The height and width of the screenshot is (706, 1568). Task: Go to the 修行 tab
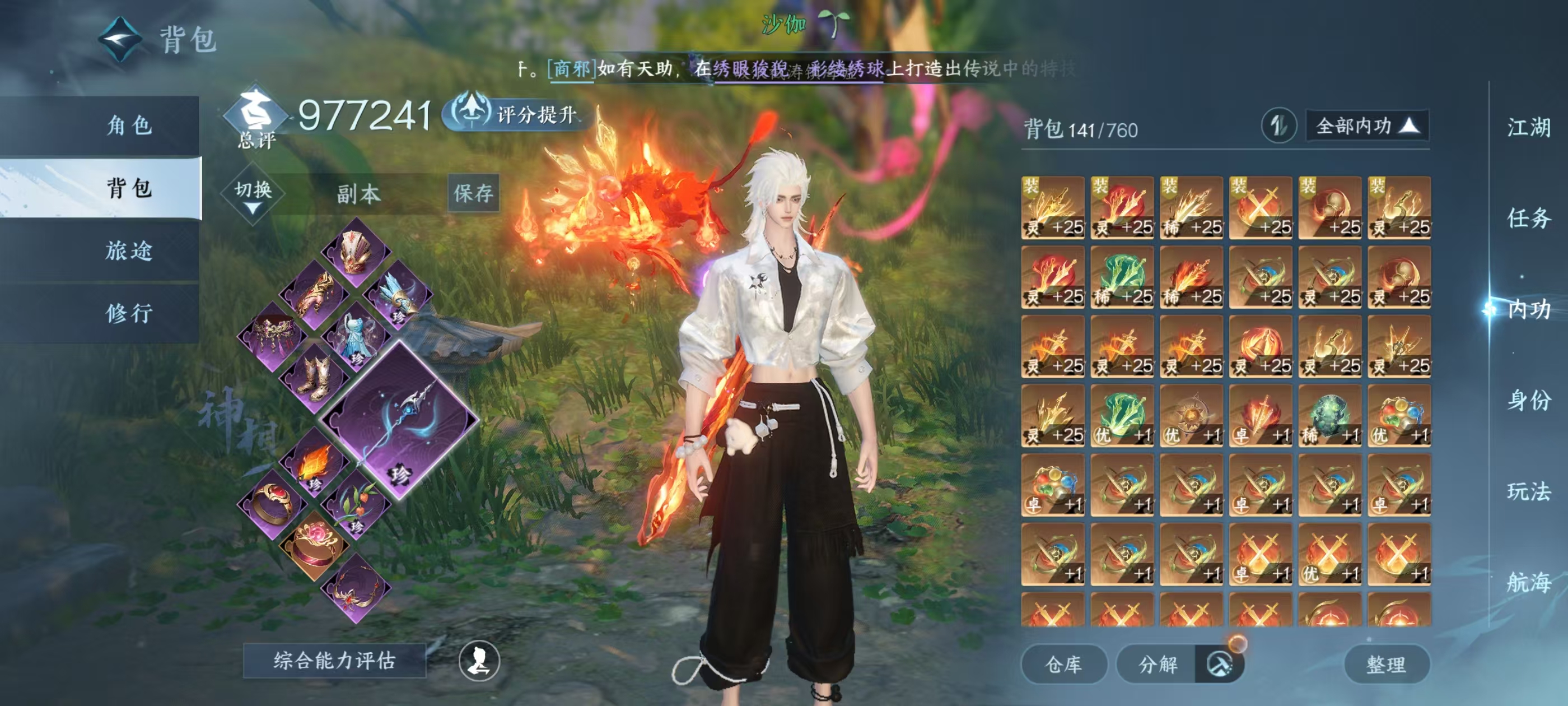coord(128,313)
